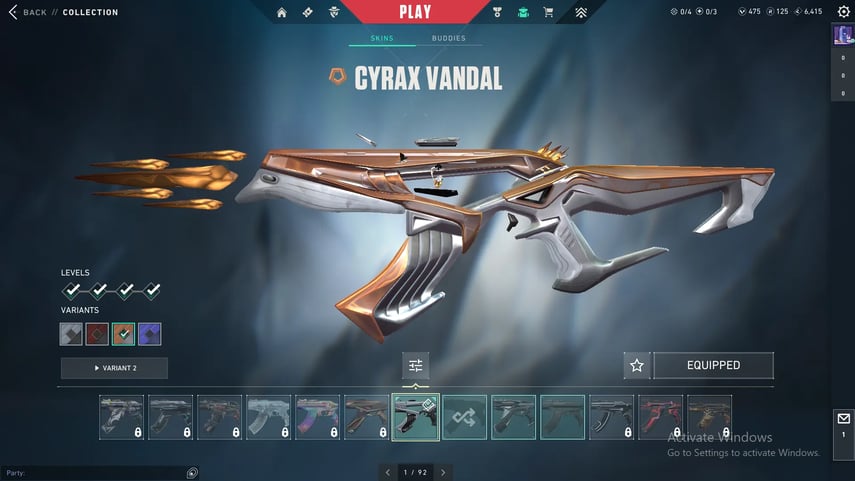Select the random shuffle skin tile

pyautogui.click(x=465, y=417)
